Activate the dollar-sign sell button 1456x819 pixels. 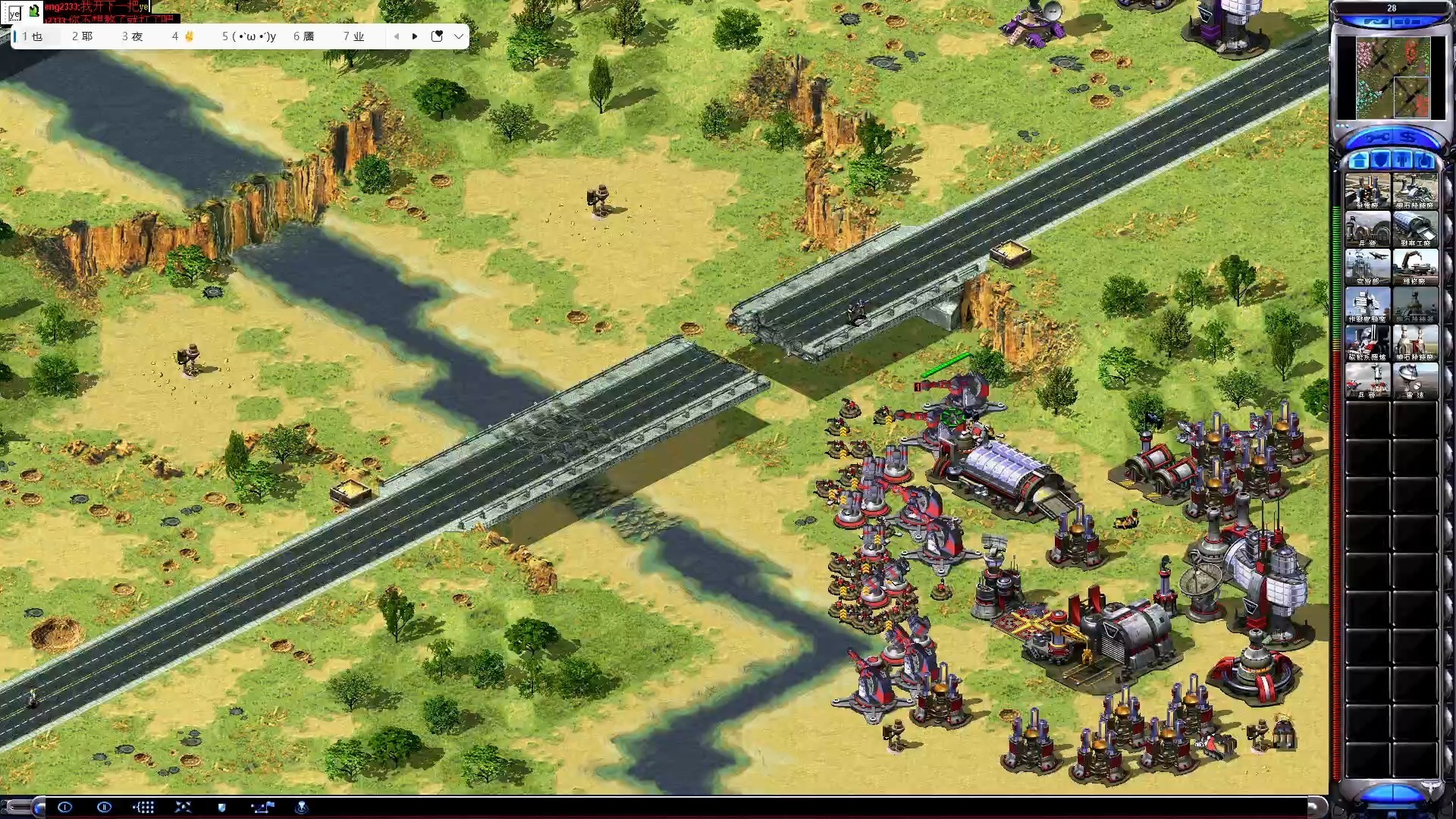coord(1410,138)
